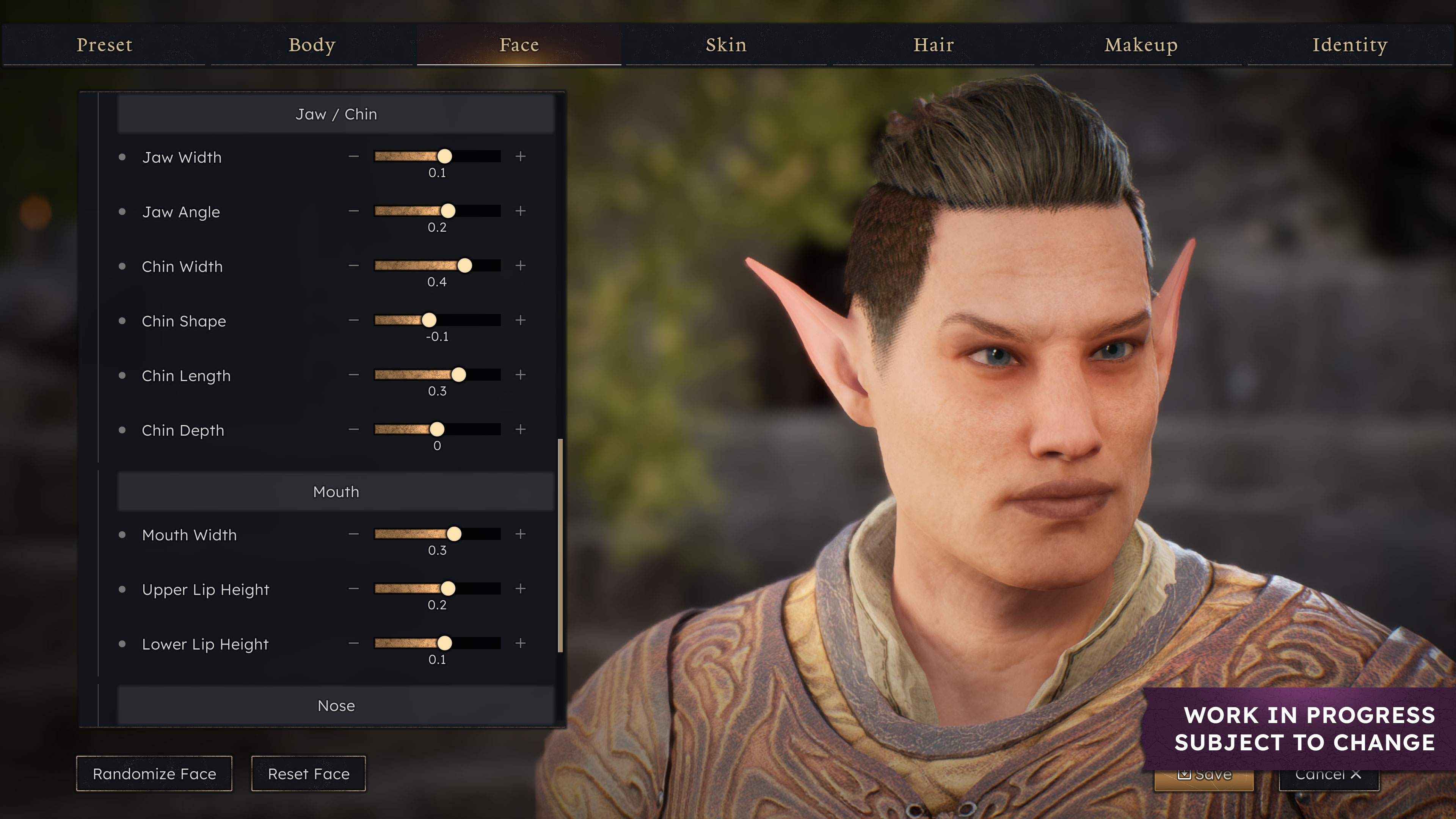This screenshot has height=819, width=1456.
Task: Decrease Jaw Angle with the minus button
Action: (354, 212)
